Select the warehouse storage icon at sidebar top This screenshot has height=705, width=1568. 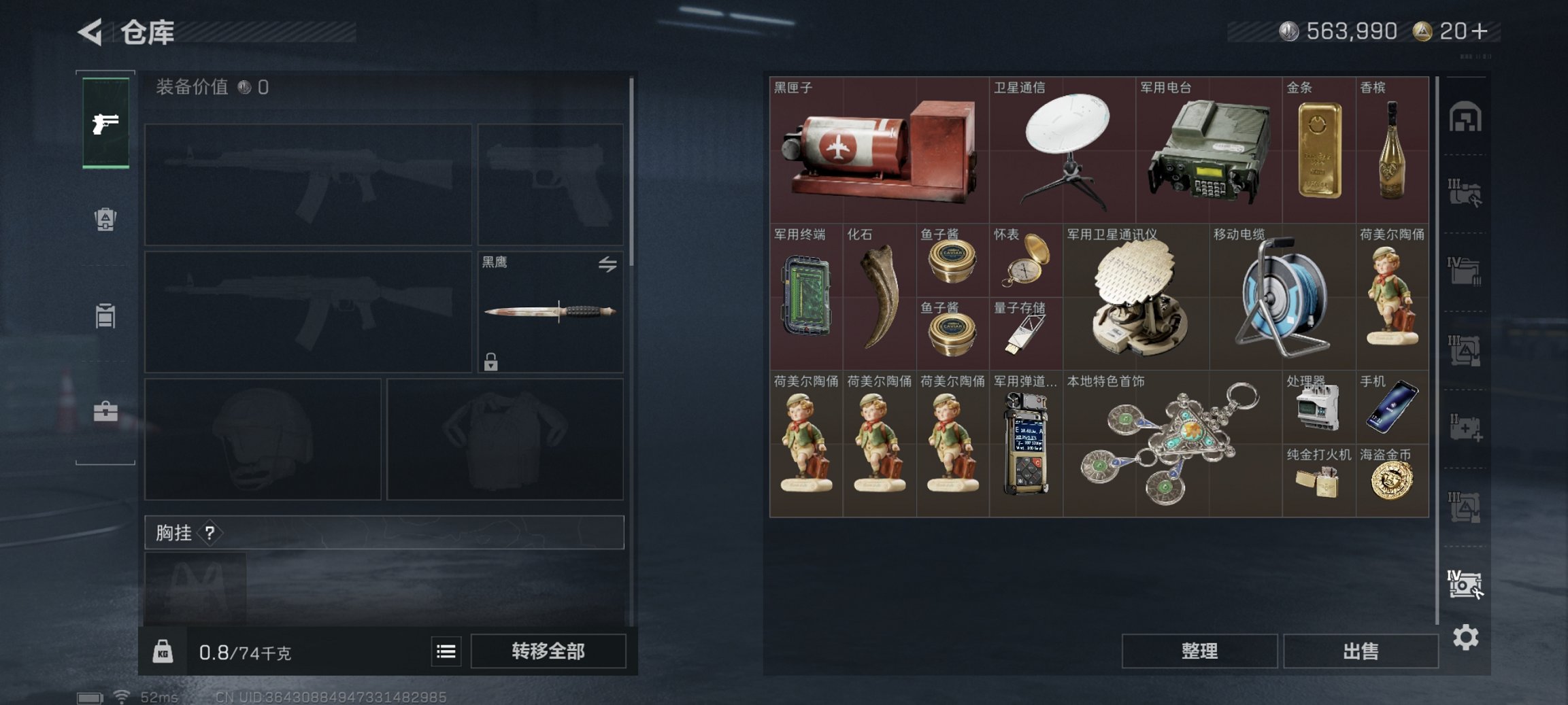1466,116
